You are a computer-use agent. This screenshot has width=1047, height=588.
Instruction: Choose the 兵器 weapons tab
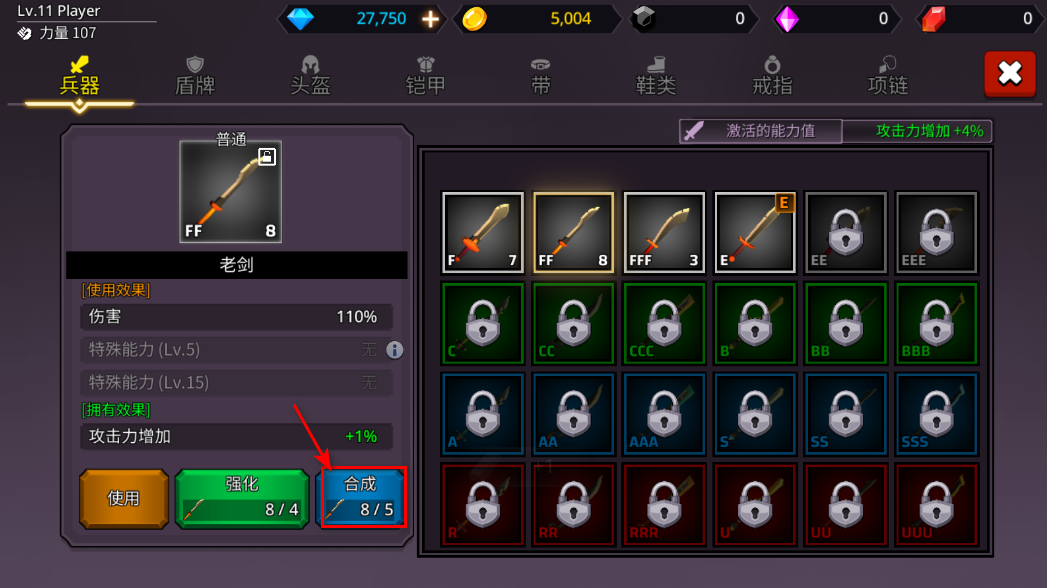coord(80,76)
